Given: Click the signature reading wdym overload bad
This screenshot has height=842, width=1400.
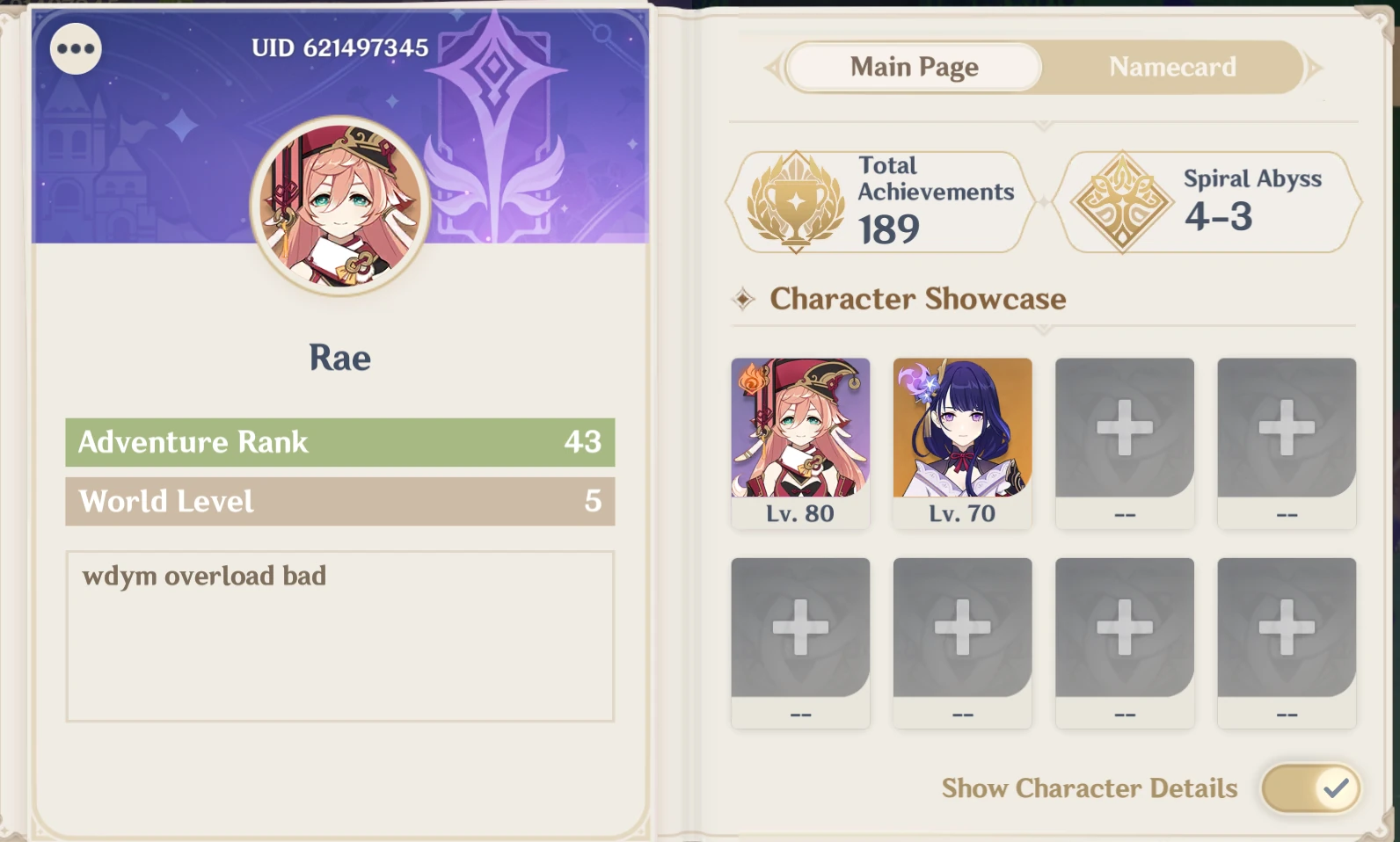Looking at the screenshot, I should (x=202, y=576).
